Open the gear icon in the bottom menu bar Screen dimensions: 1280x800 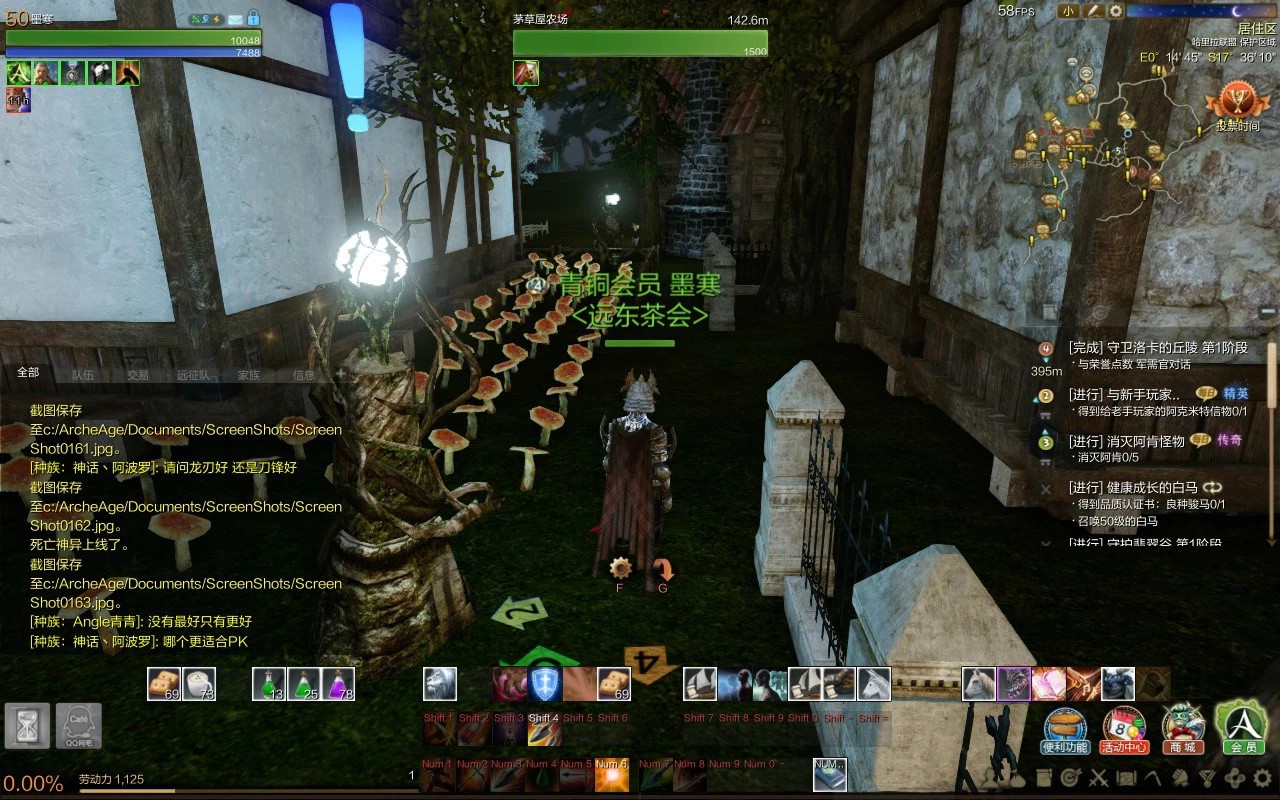click(x=1263, y=777)
